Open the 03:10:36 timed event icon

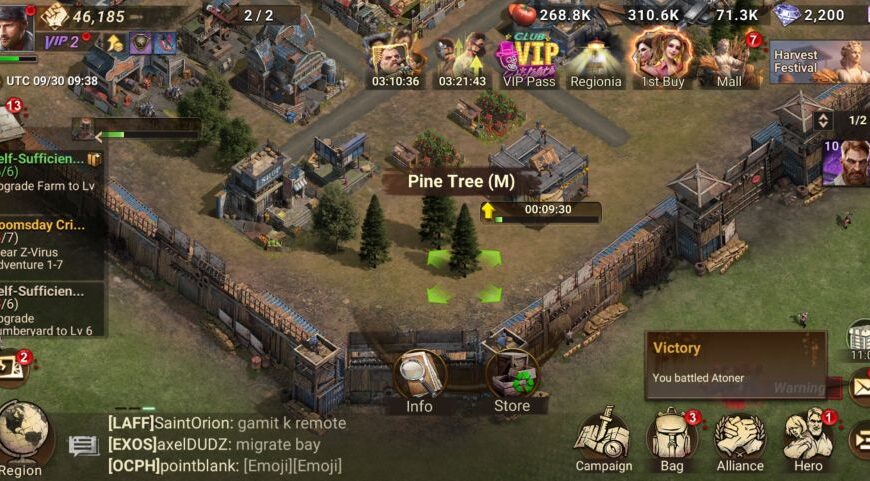394,60
